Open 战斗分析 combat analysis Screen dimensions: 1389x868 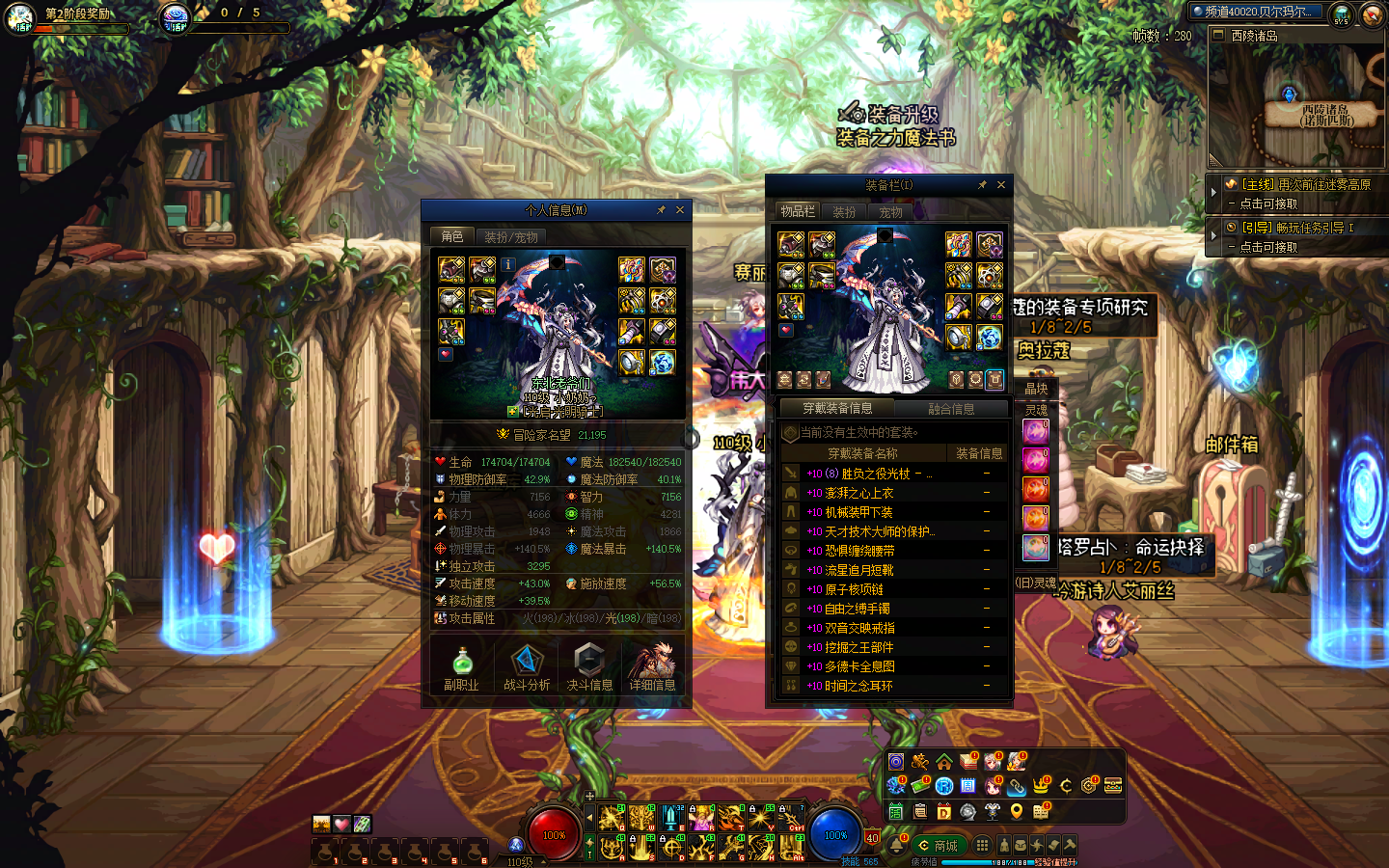(x=527, y=668)
